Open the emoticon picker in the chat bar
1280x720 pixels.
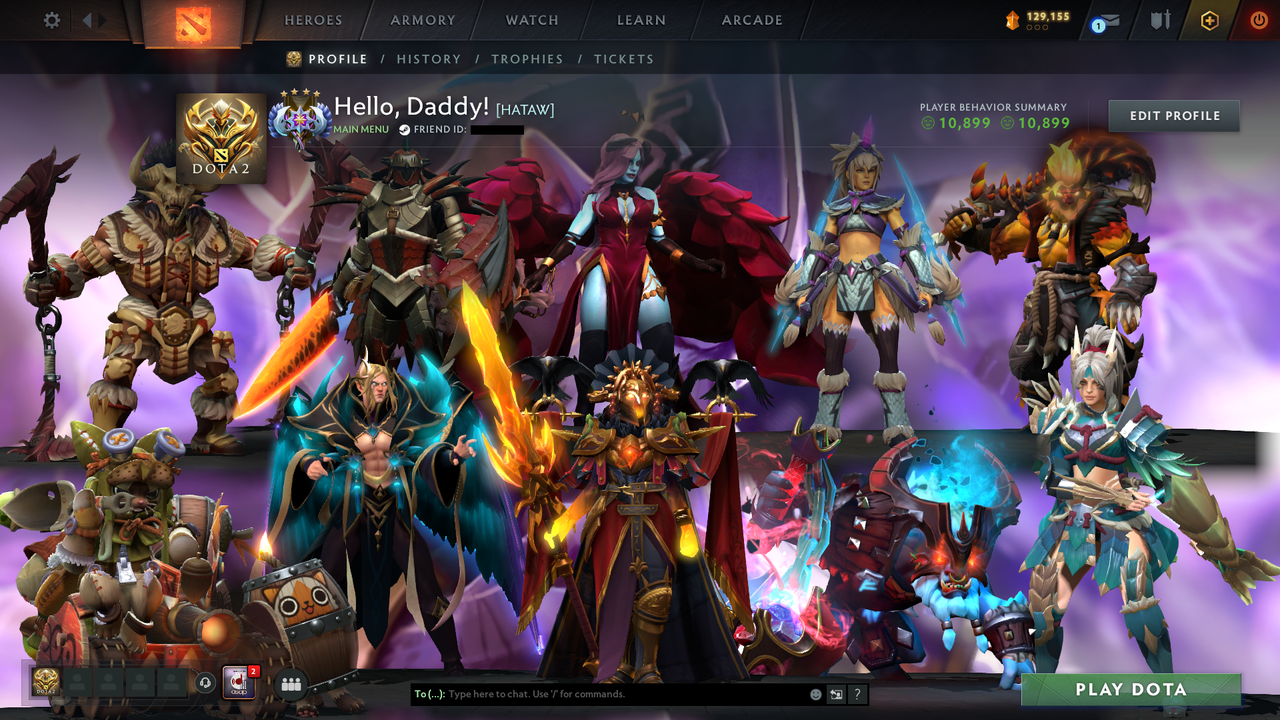click(x=815, y=694)
